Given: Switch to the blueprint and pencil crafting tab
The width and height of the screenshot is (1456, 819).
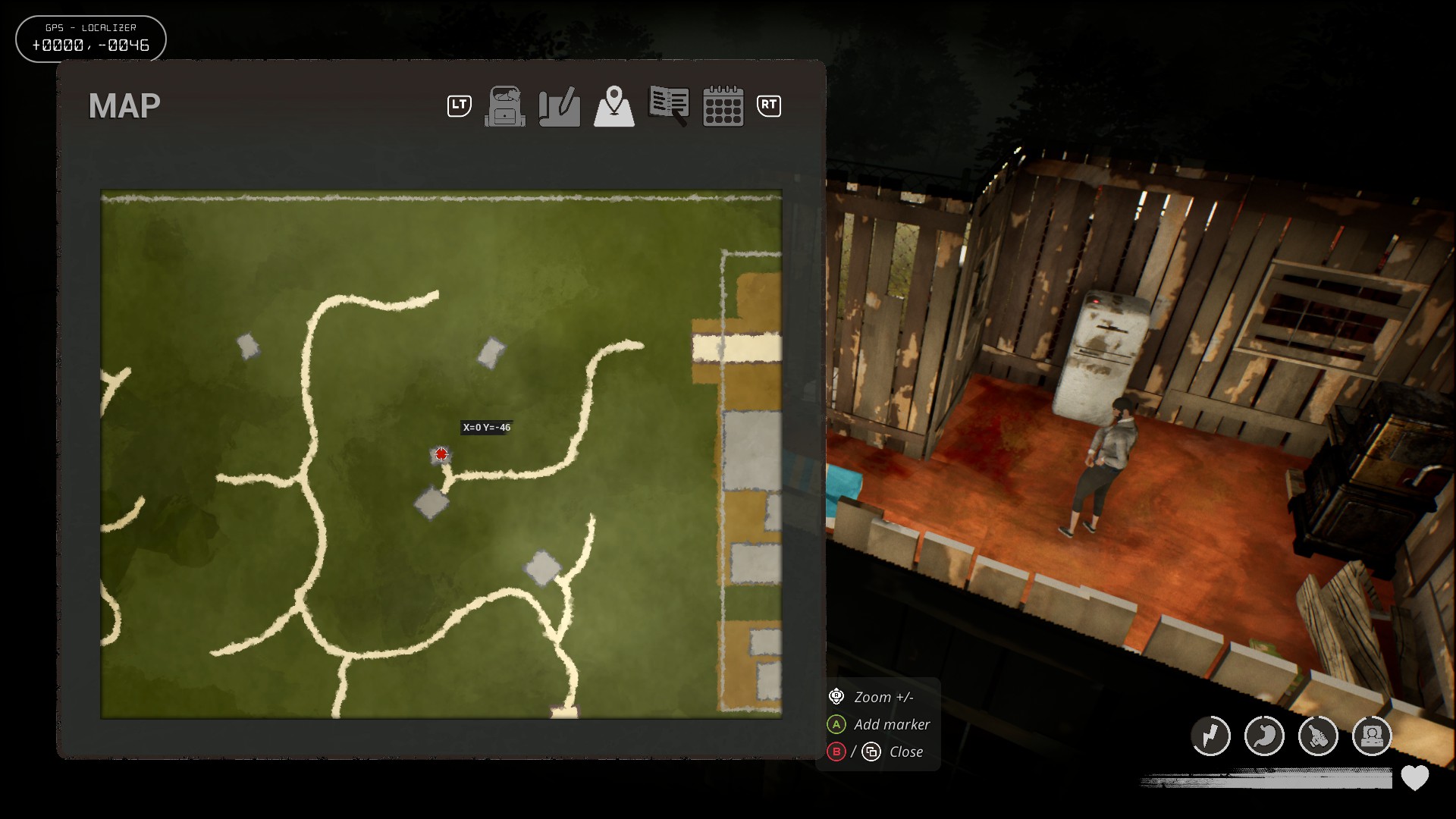Looking at the screenshot, I should pos(560,106).
